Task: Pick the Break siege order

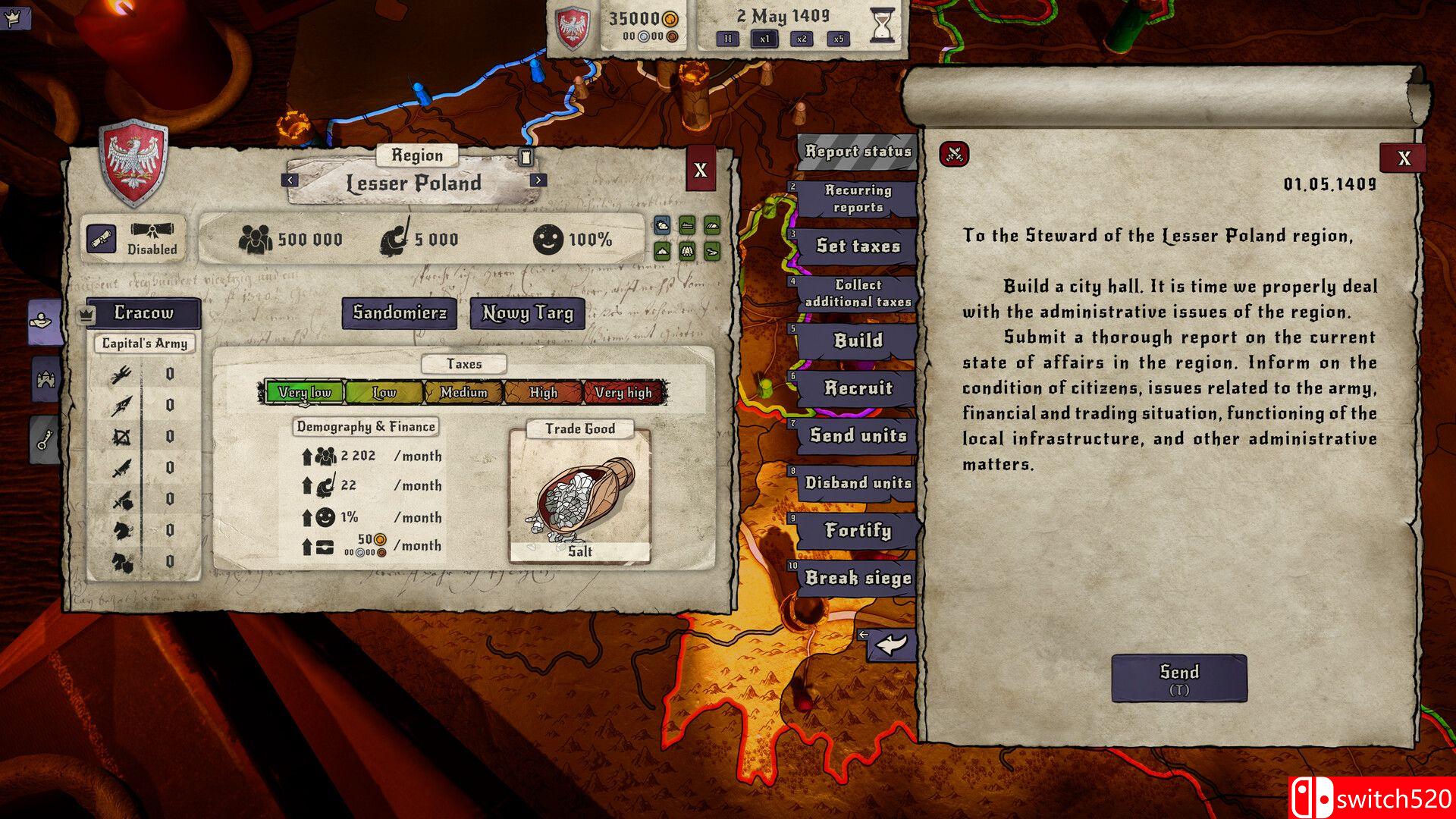Action: (x=858, y=578)
